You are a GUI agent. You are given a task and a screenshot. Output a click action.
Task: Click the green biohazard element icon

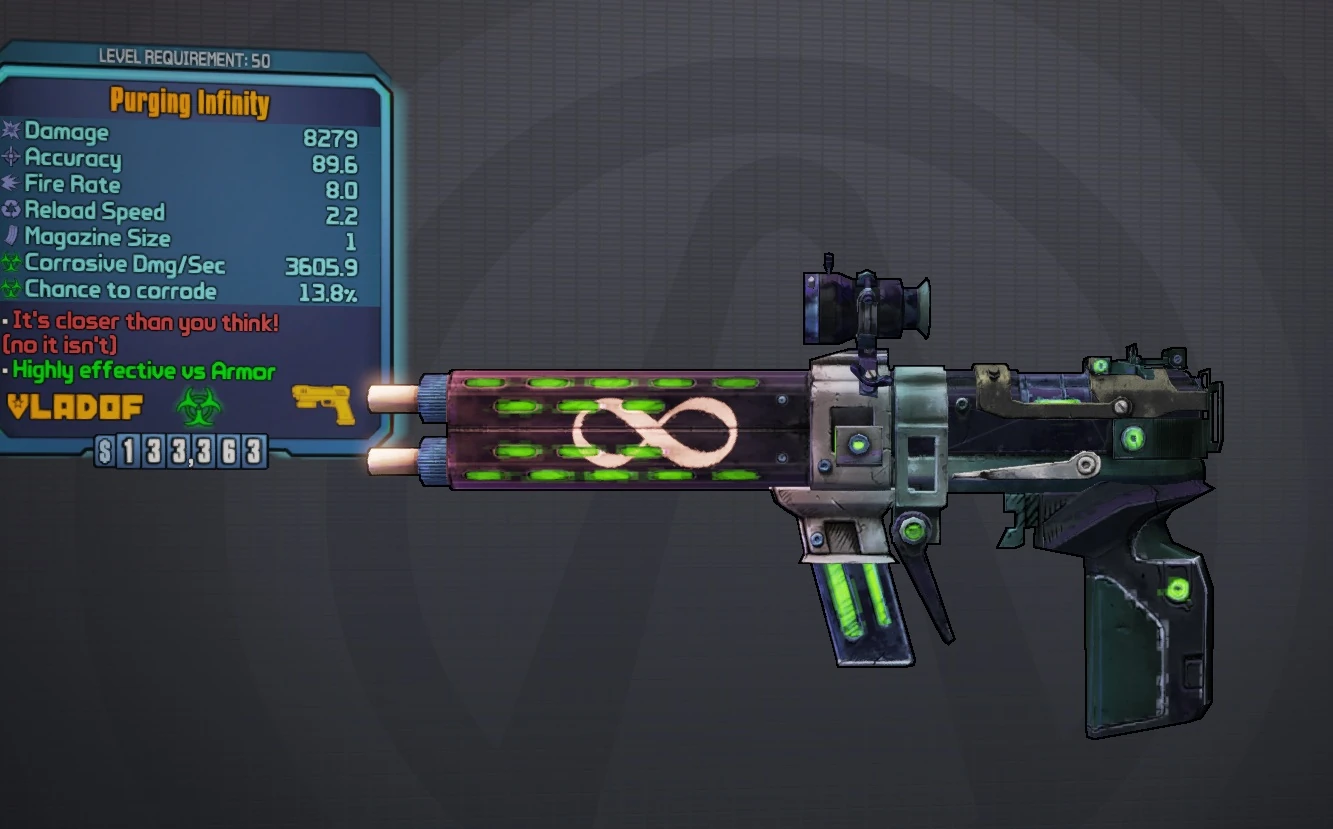pos(194,405)
